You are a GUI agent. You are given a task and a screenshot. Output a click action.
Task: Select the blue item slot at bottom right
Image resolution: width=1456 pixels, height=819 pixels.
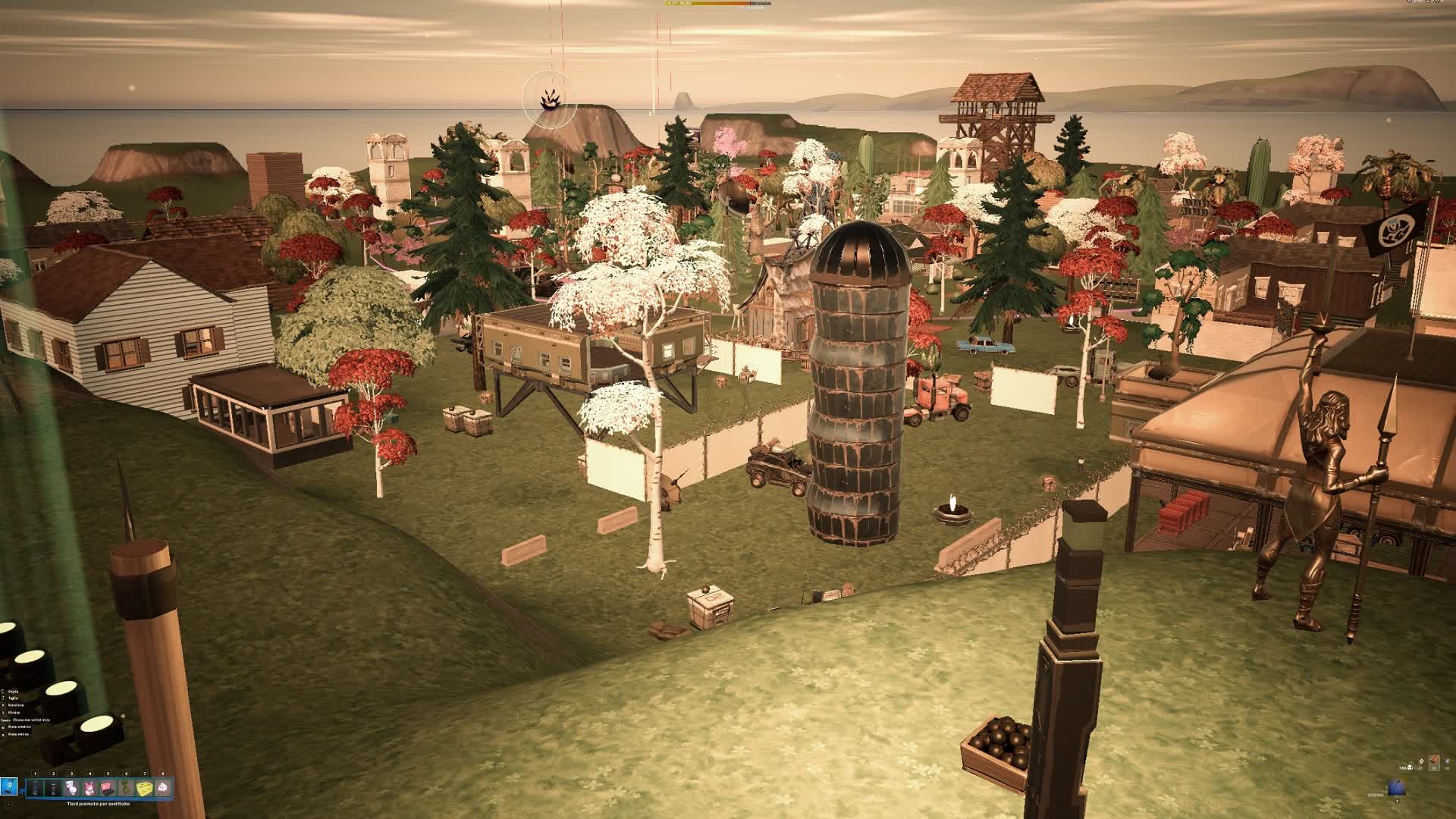coord(1397,788)
